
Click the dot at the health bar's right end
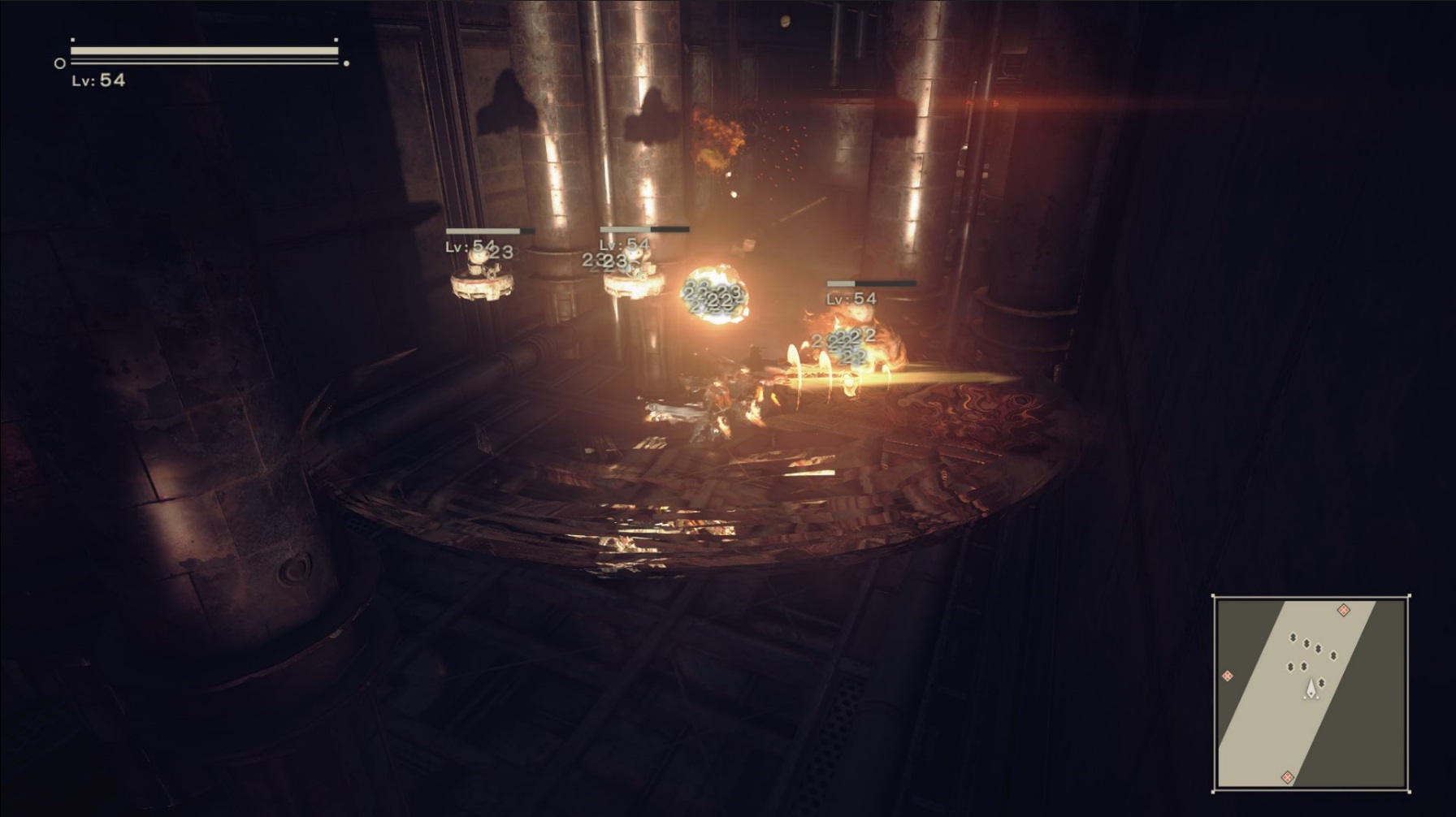(346, 63)
